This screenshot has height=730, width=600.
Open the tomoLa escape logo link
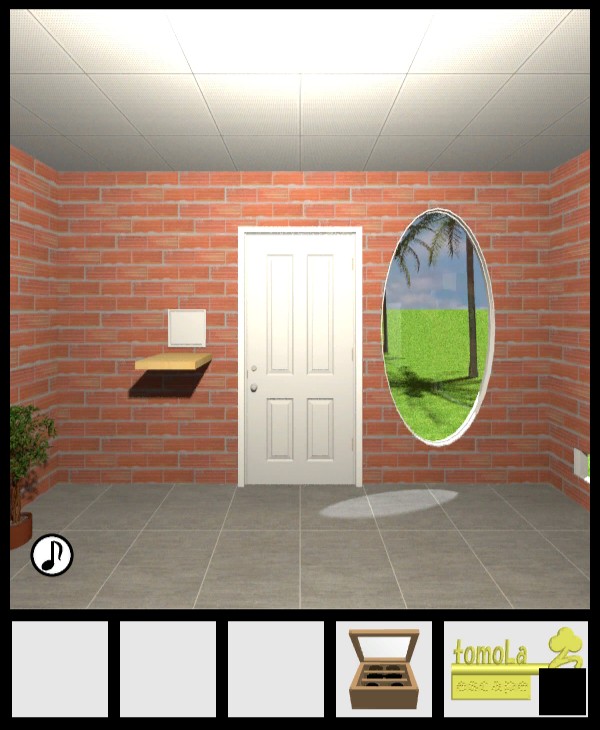click(x=495, y=665)
